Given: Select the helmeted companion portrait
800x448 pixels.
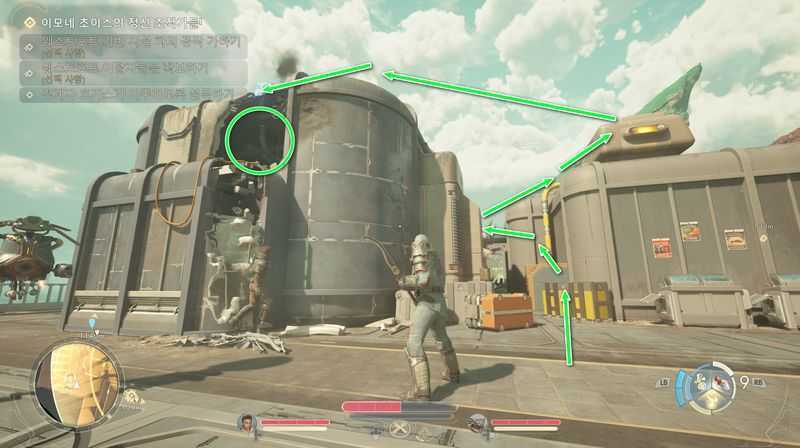Looking at the screenshot, I should click(x=478, y=424).
